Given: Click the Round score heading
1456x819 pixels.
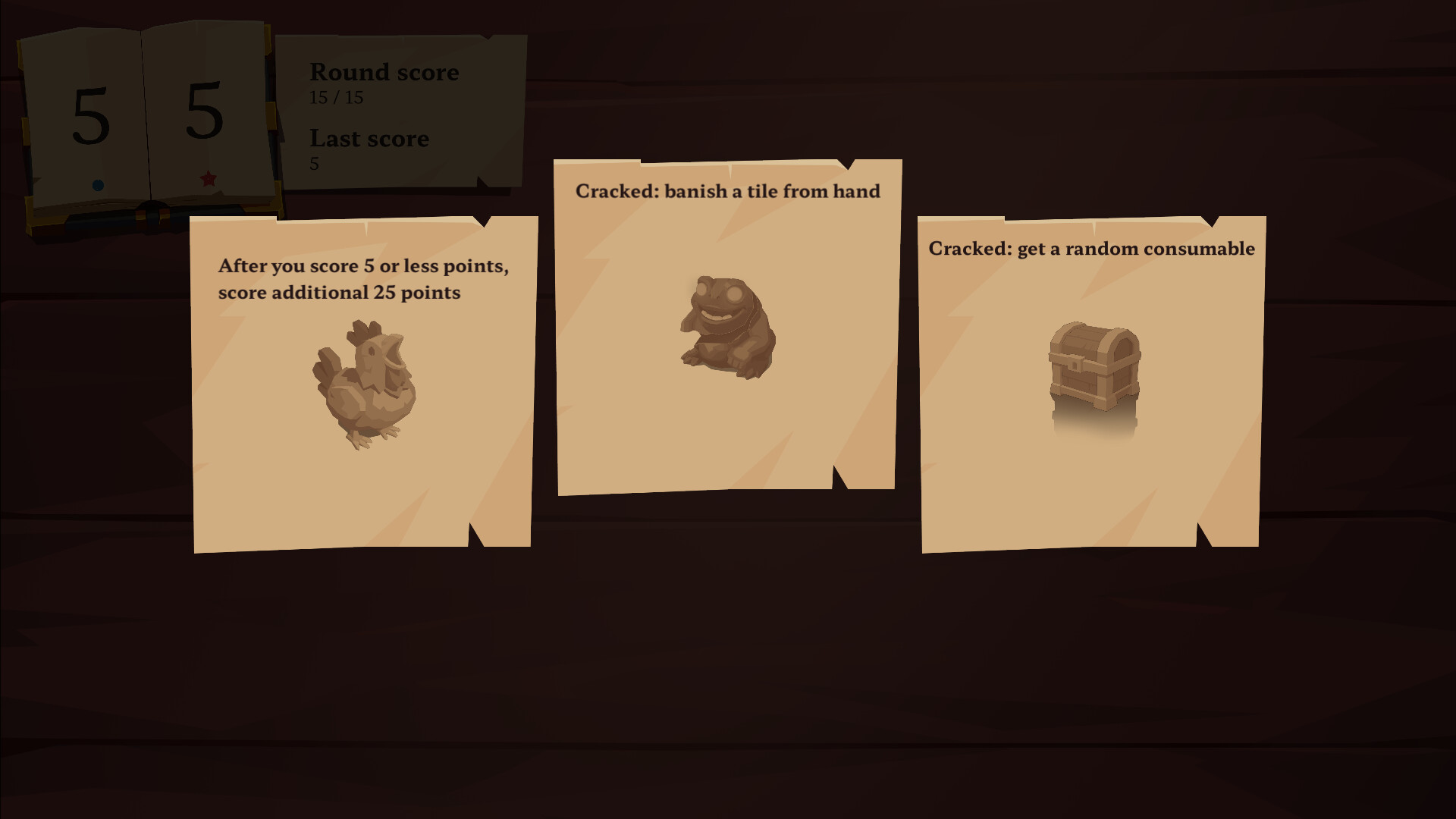Looking at the screenshot, I should (x=384, y=72).
